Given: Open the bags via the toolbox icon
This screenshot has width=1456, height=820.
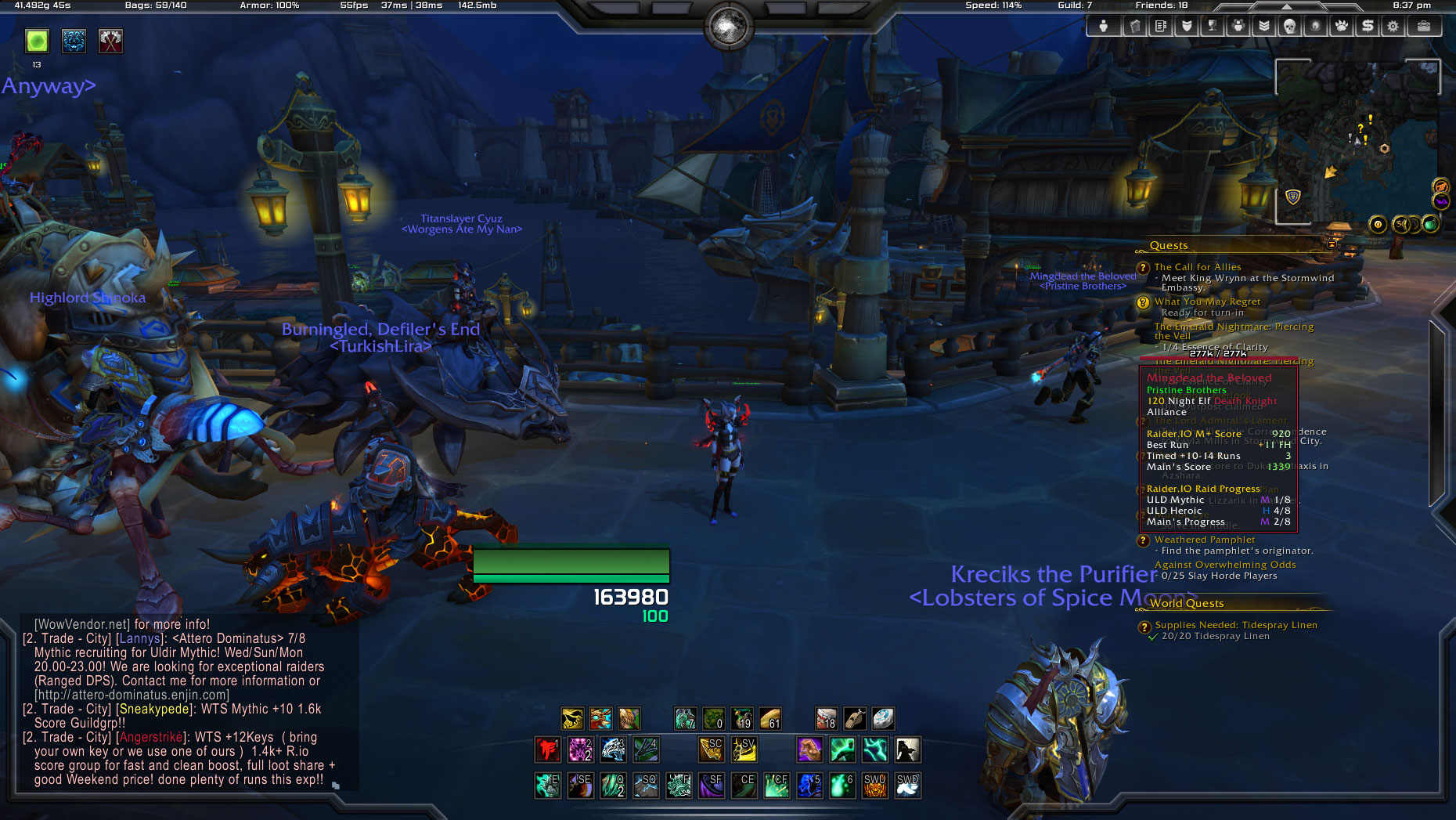Looking at the screenshot, I should pyautogui.click(x=1424, y=26).
